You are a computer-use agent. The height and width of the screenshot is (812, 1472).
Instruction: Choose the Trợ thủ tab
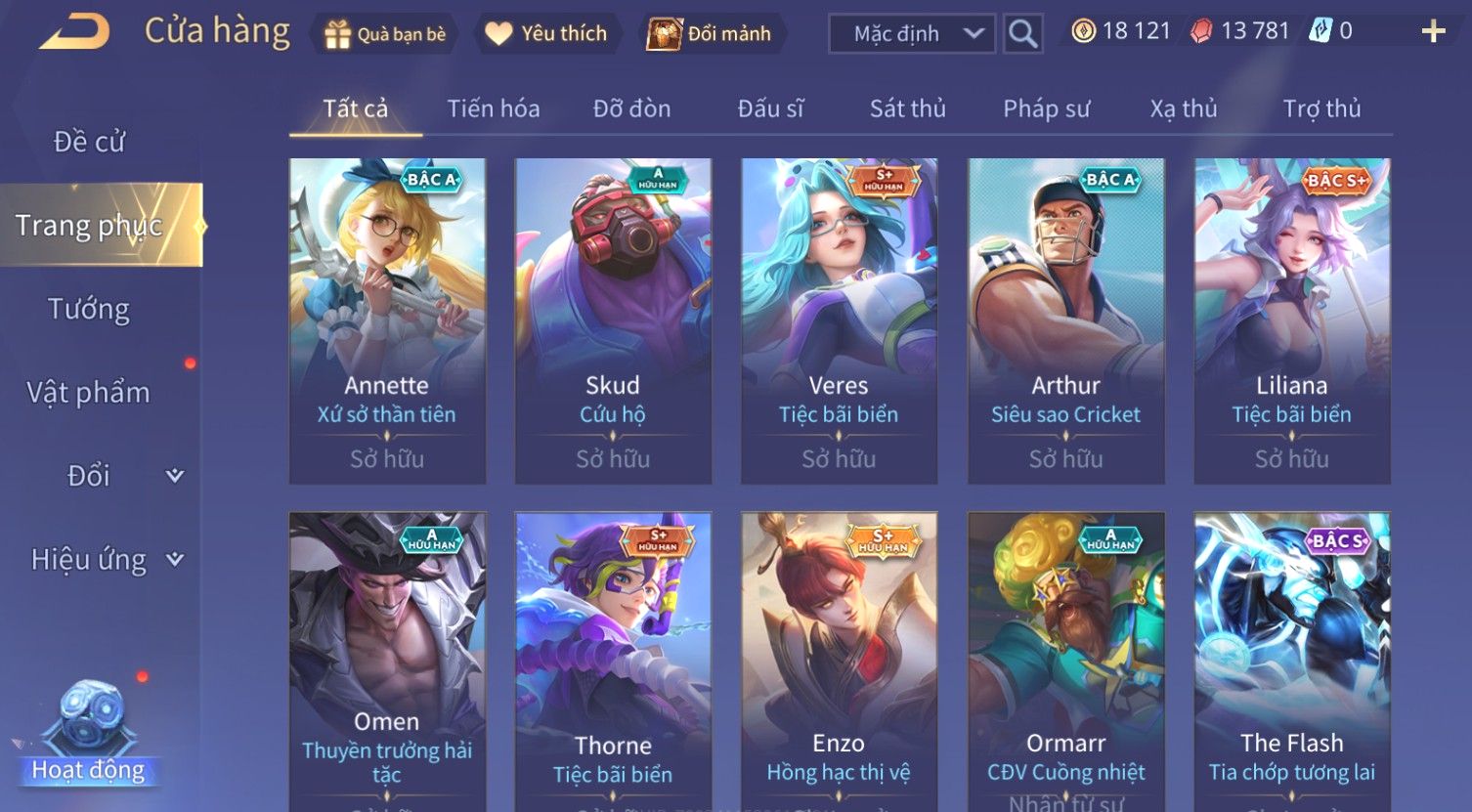click(1321, 108)
